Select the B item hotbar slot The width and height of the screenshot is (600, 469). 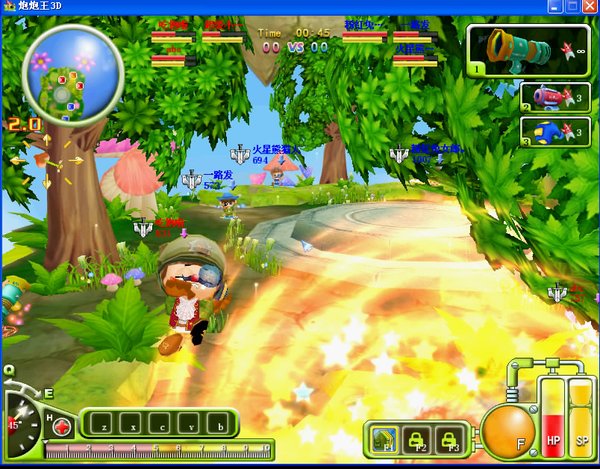220,424
